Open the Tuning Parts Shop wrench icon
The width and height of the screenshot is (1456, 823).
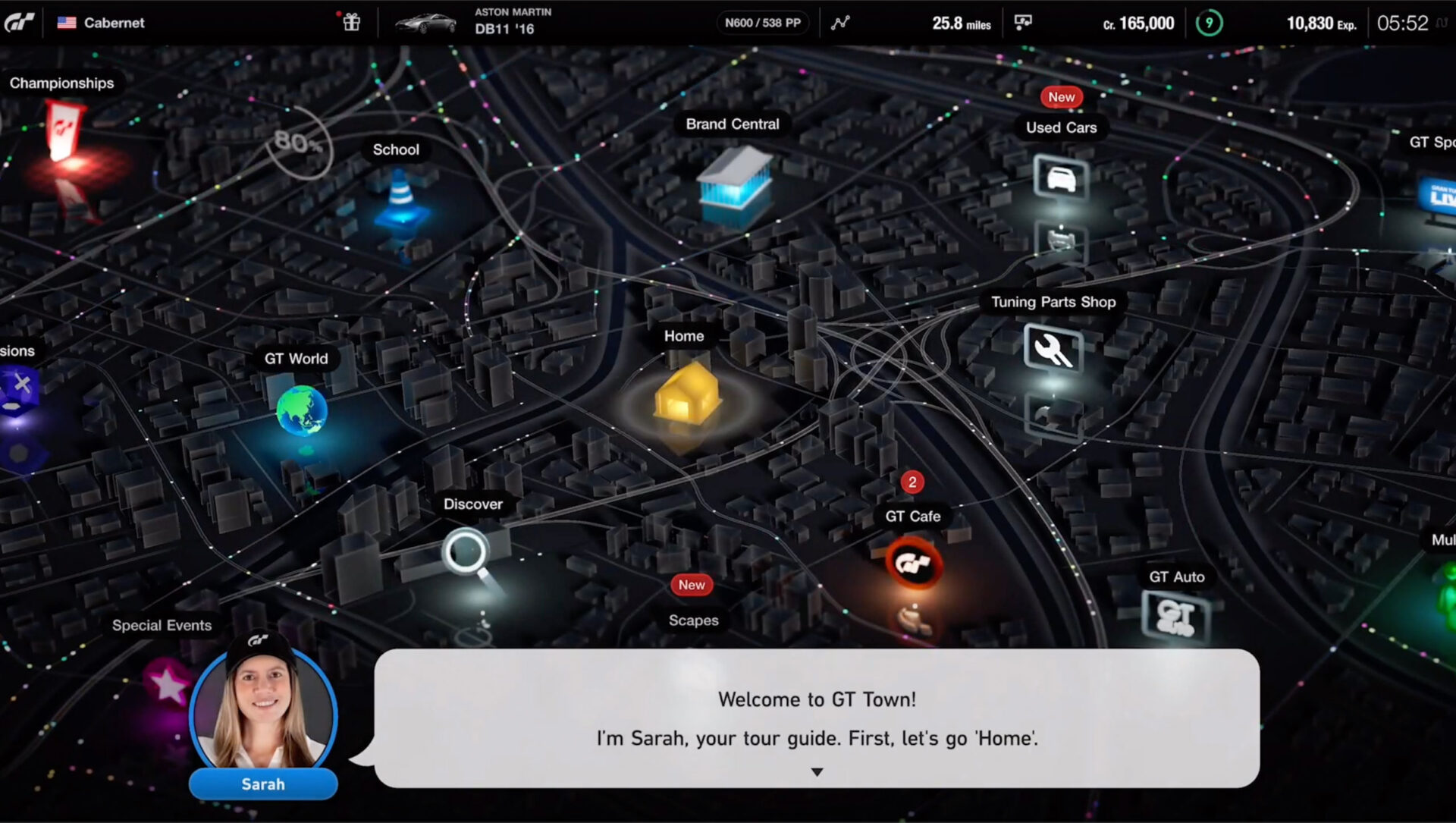tap(1053, 349)
